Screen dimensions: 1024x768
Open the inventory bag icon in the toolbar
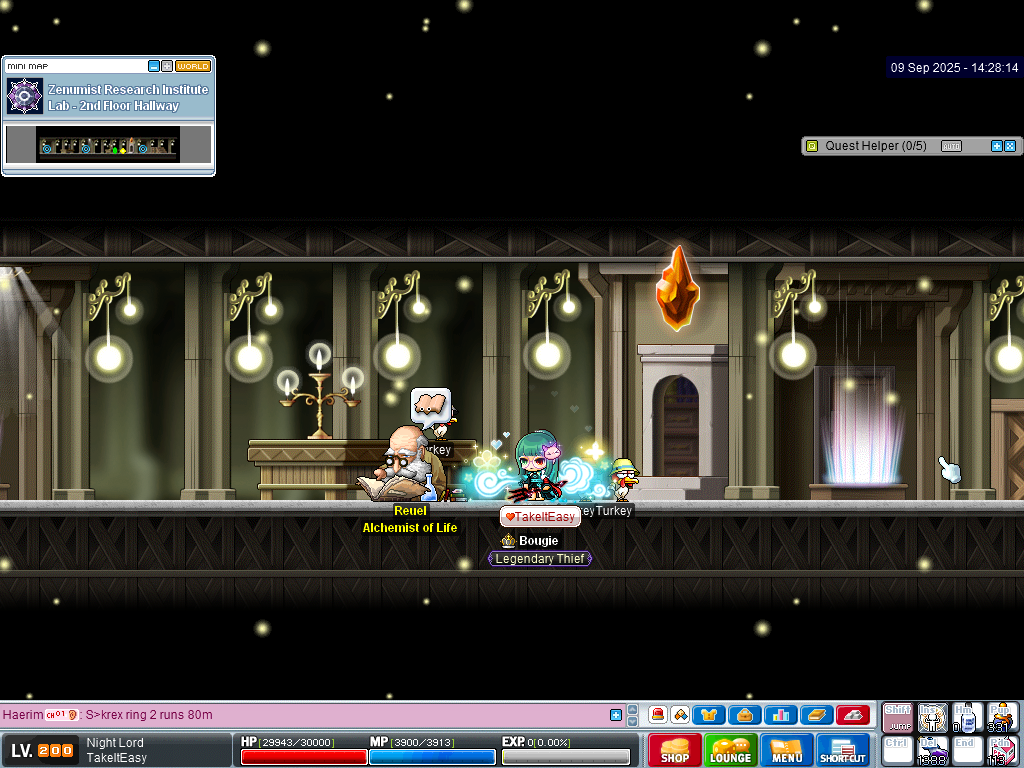click(x=744, y=715)
